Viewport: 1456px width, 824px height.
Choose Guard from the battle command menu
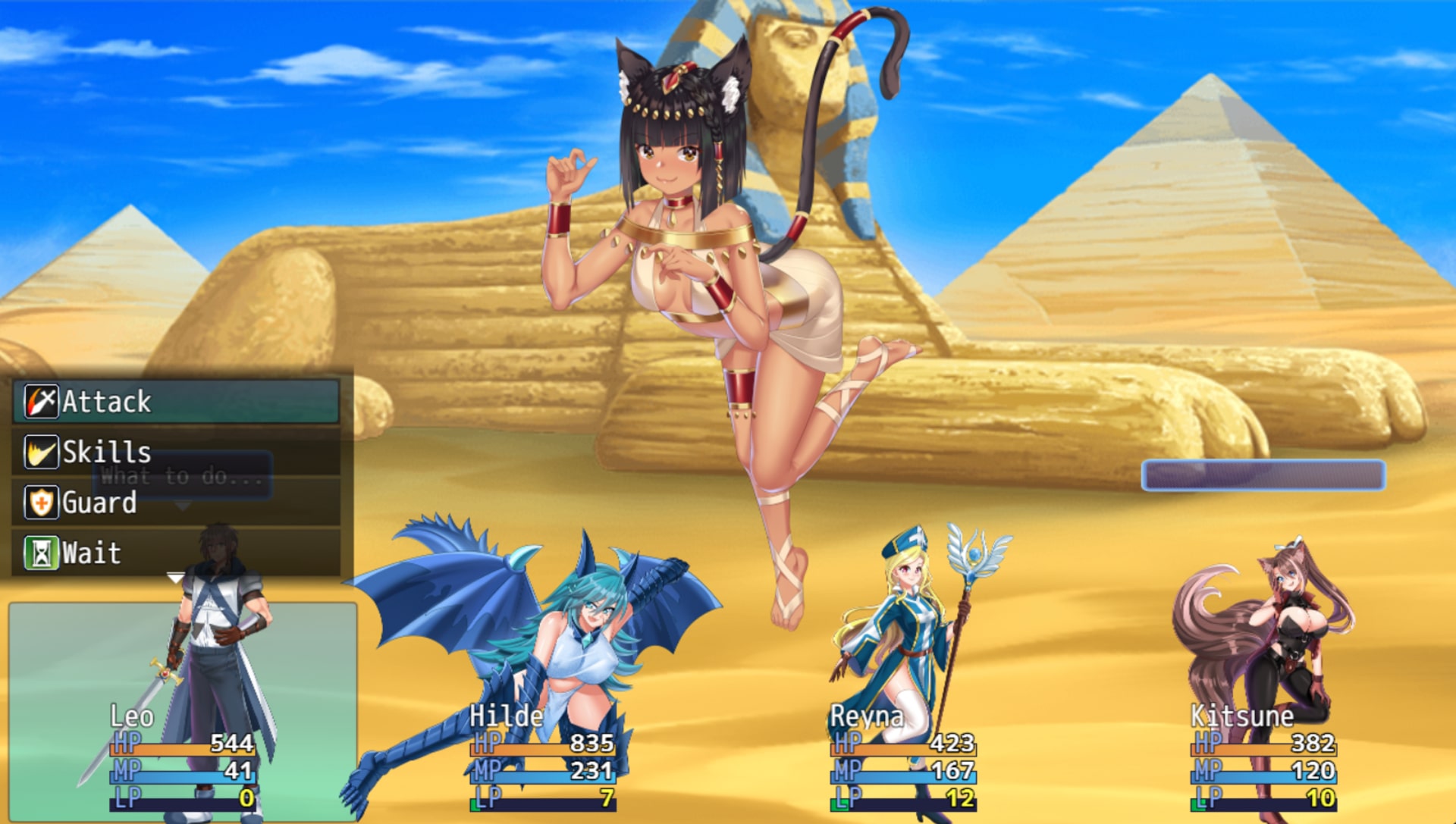99,503
